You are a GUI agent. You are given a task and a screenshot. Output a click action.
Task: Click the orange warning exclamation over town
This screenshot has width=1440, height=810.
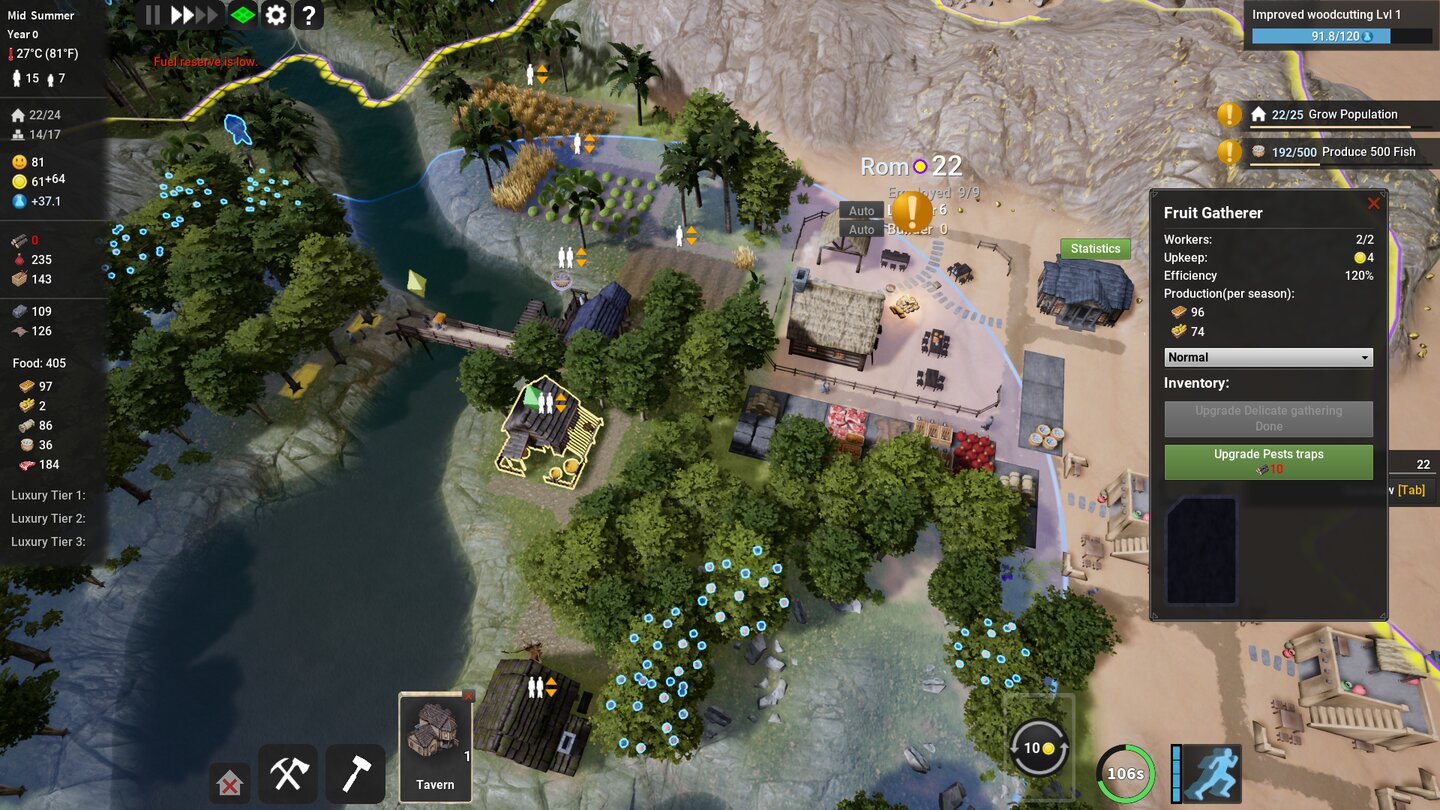point(912,212)
